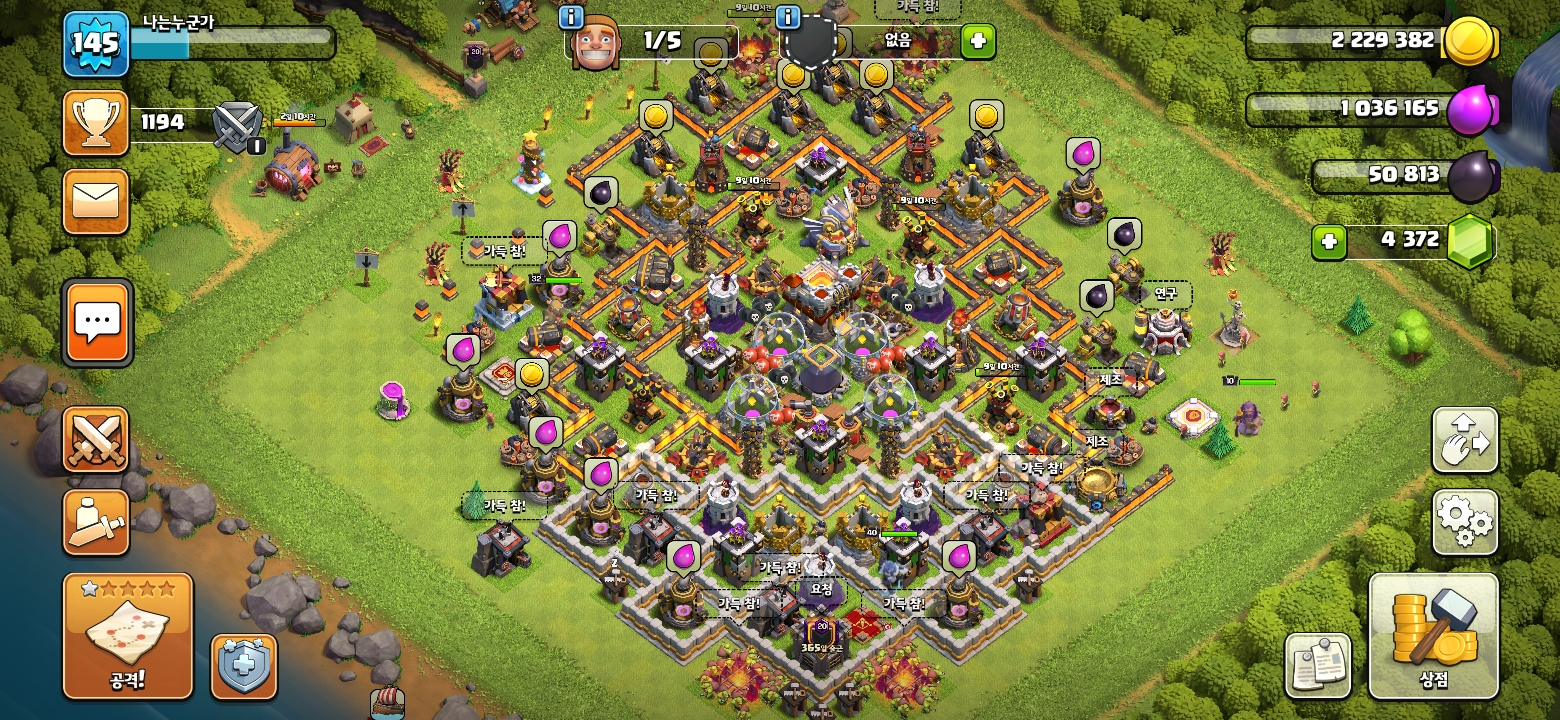This screenshot has height=720, width=1560.
Task: Tap the blue shield plus button
Action: point(244,666)
